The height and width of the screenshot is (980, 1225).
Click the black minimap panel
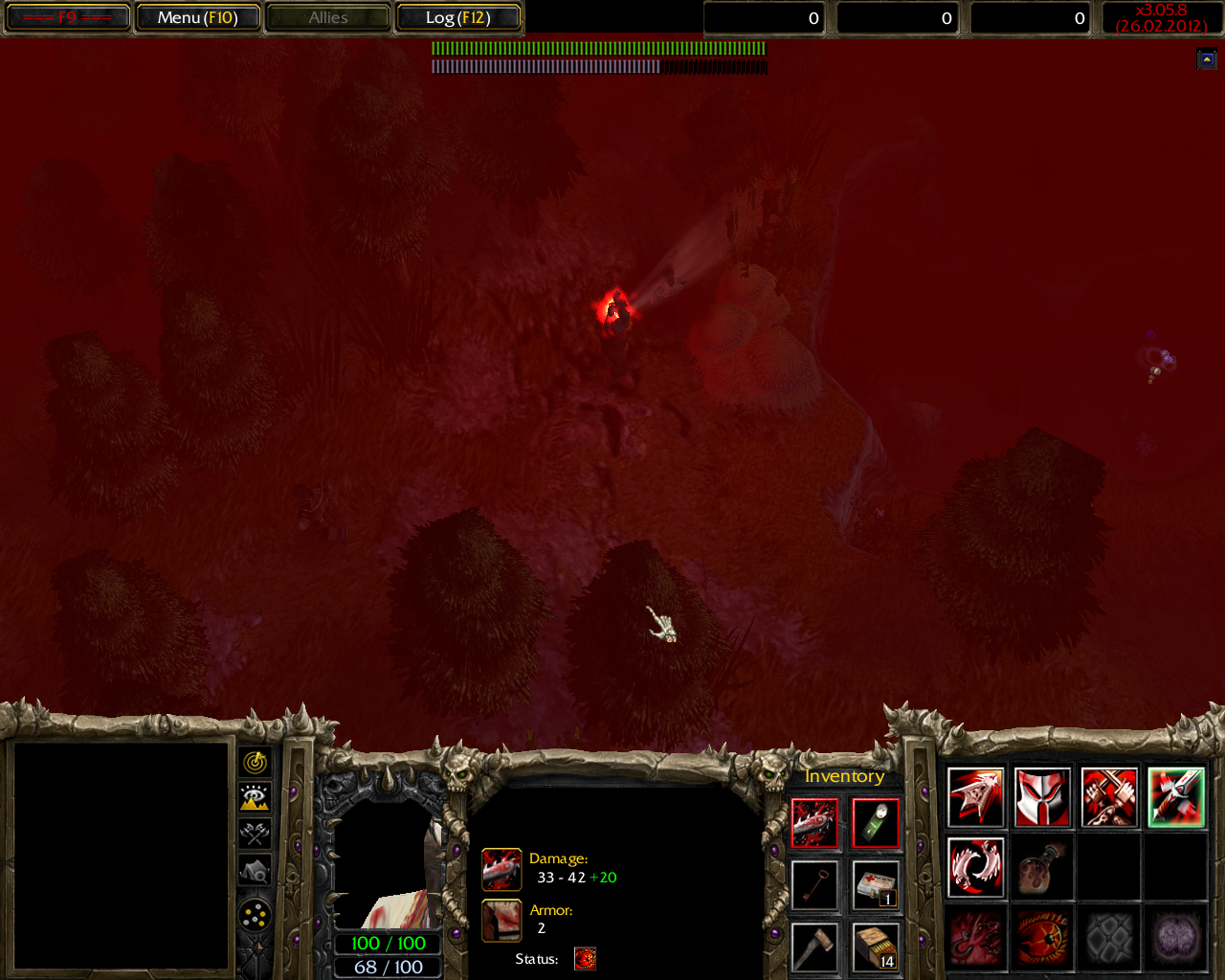[x=121, y=856]
